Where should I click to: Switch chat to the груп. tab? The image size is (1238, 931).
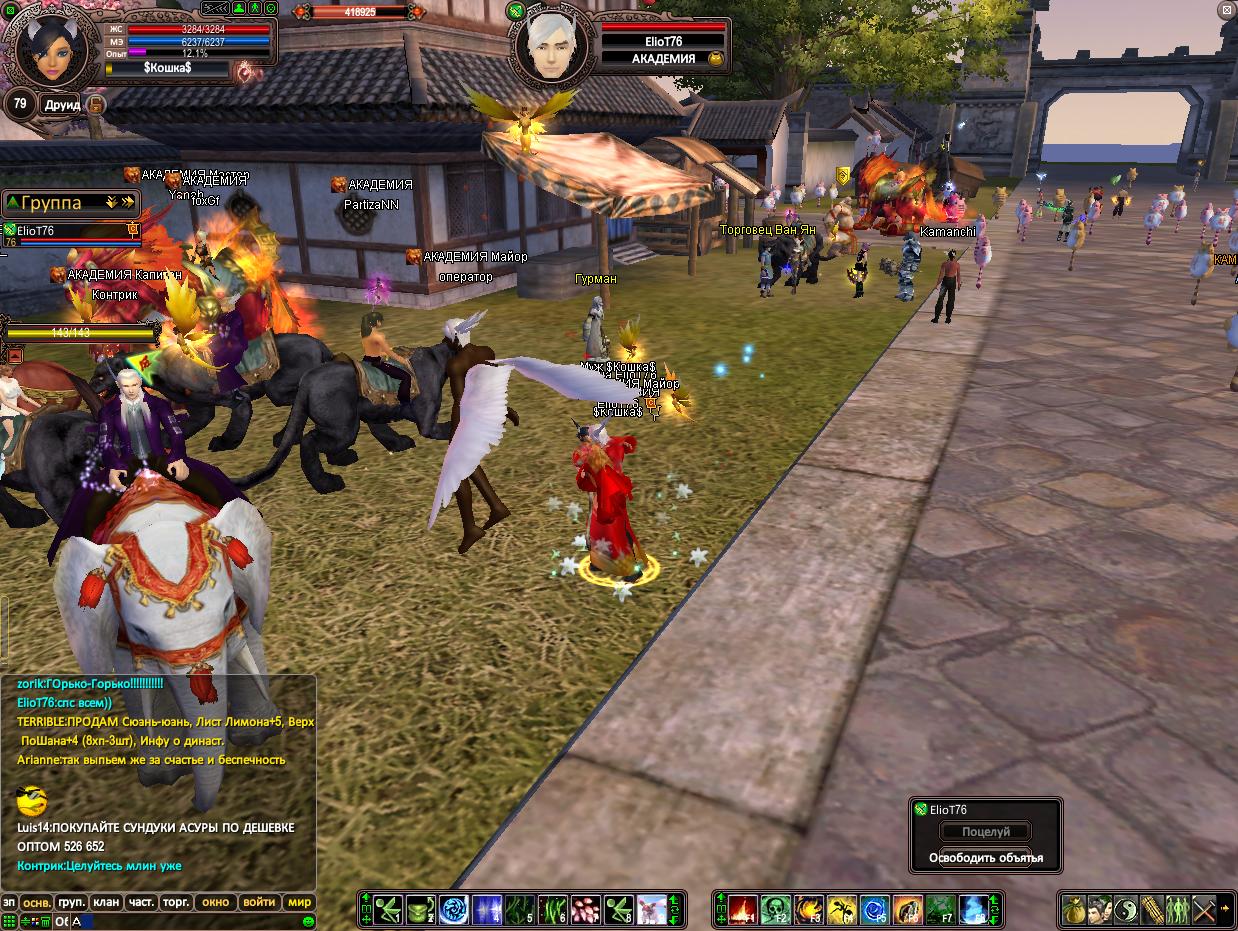[71, 902]
